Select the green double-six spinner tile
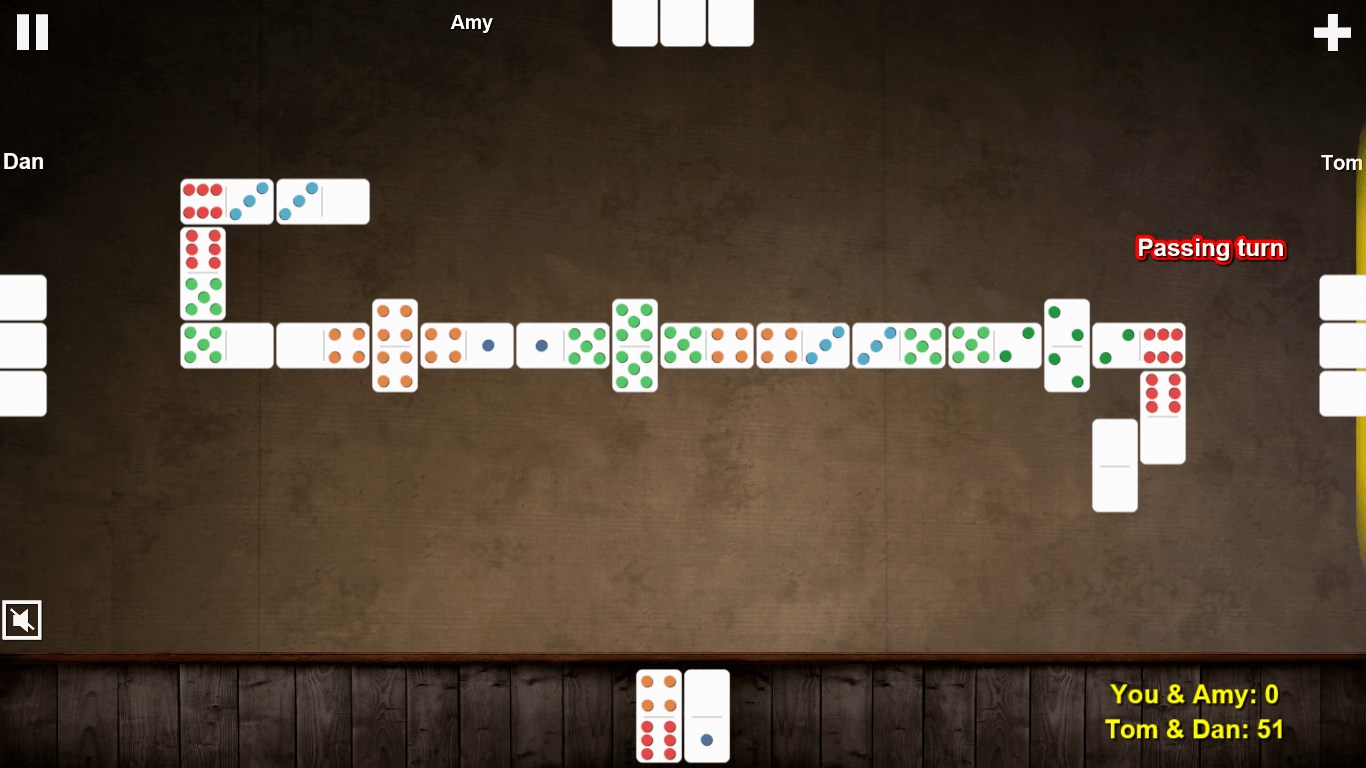 635,345
